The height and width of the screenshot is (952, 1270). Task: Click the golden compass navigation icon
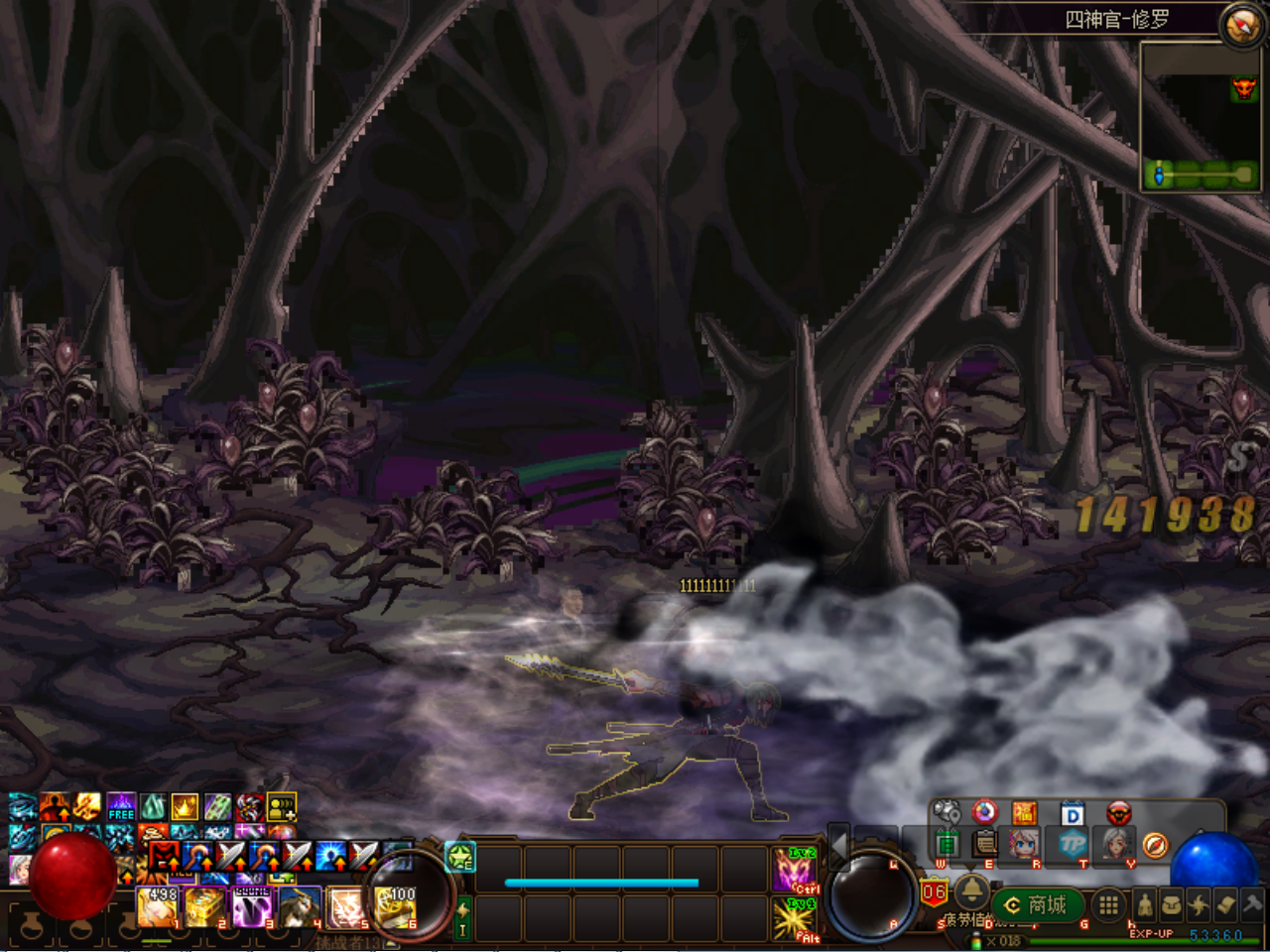point(1157,845)
